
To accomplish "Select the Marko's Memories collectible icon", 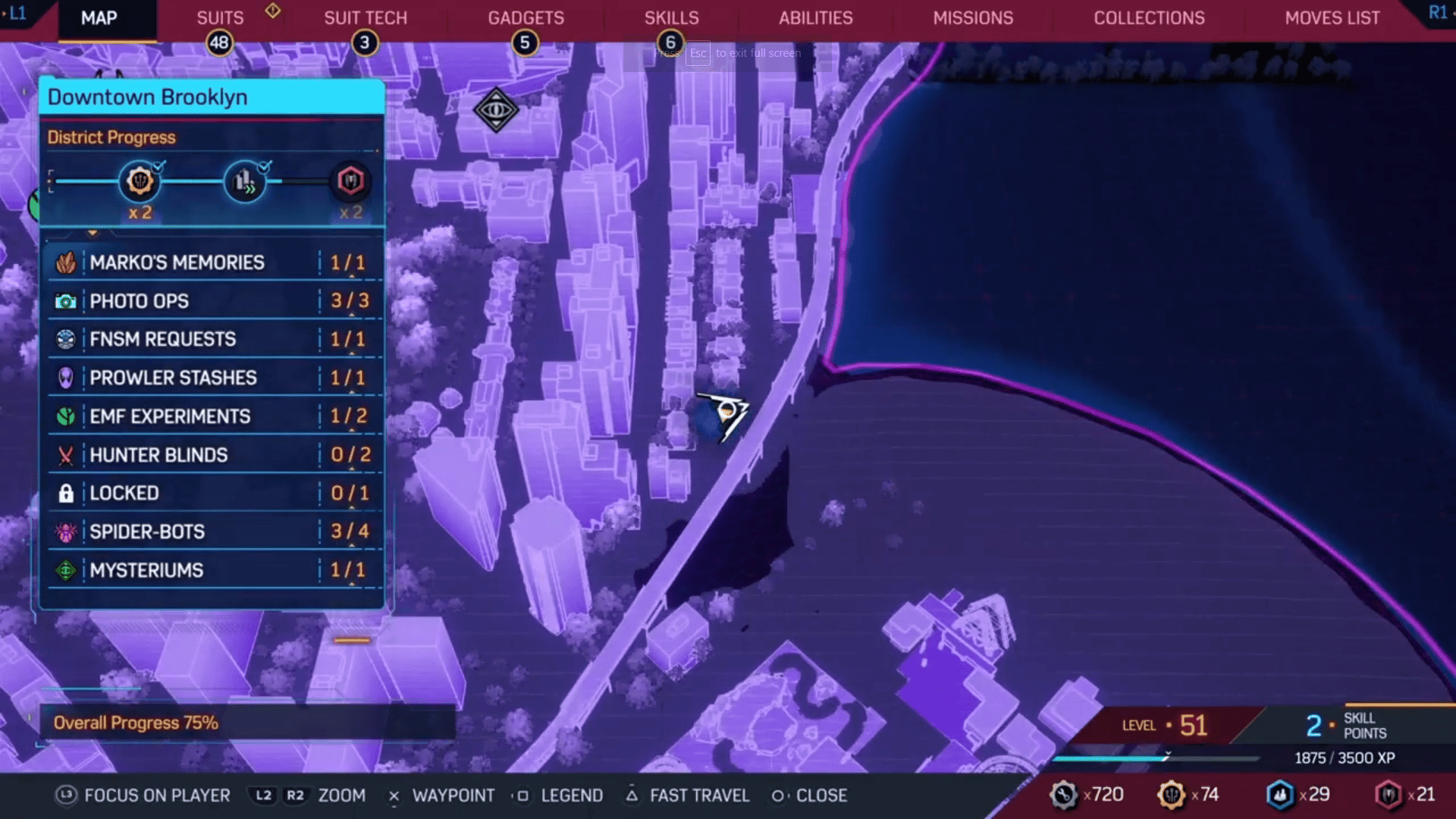I will point(67,262).
